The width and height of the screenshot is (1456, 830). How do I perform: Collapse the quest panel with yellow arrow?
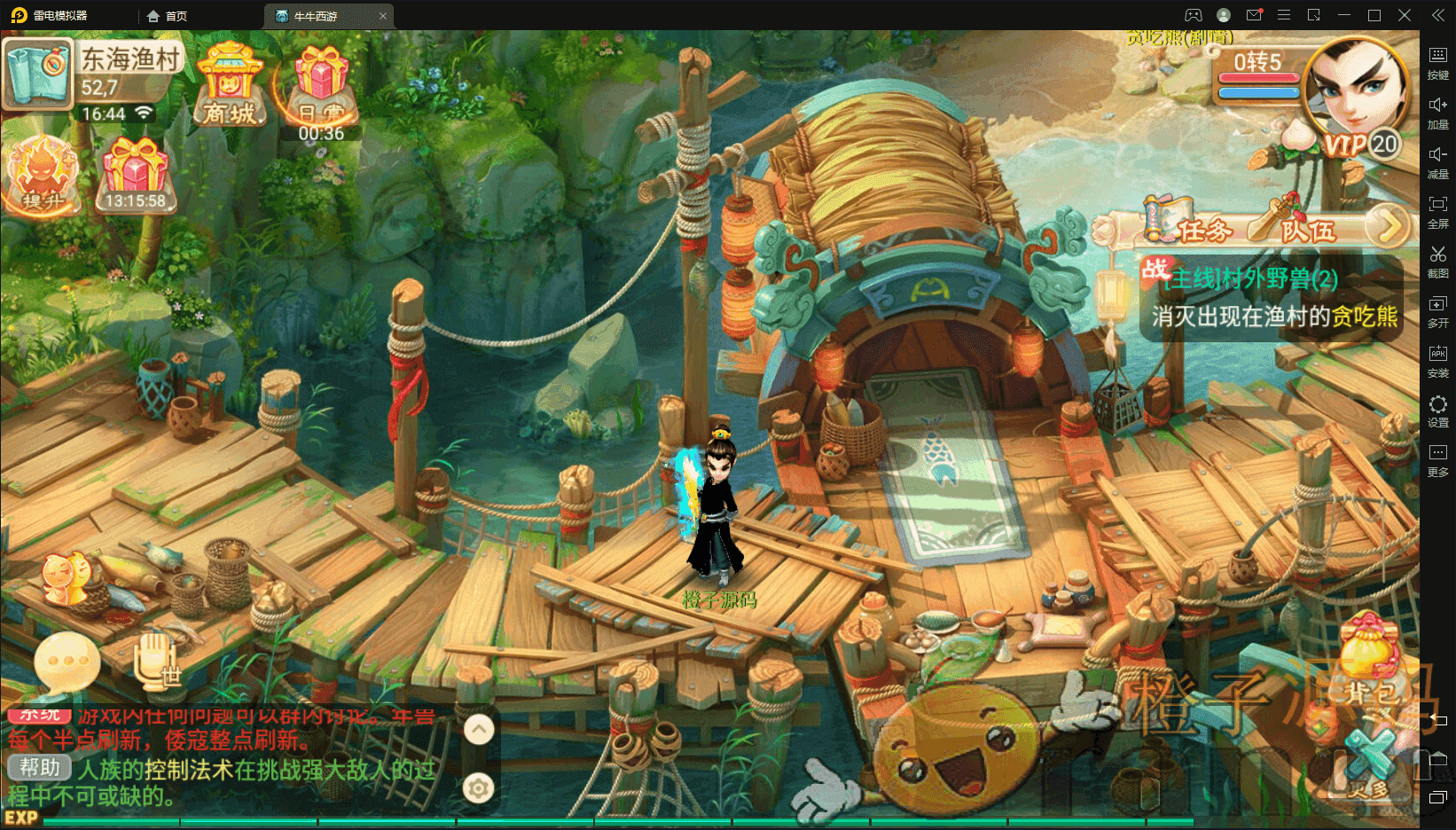click(1388, 226)
